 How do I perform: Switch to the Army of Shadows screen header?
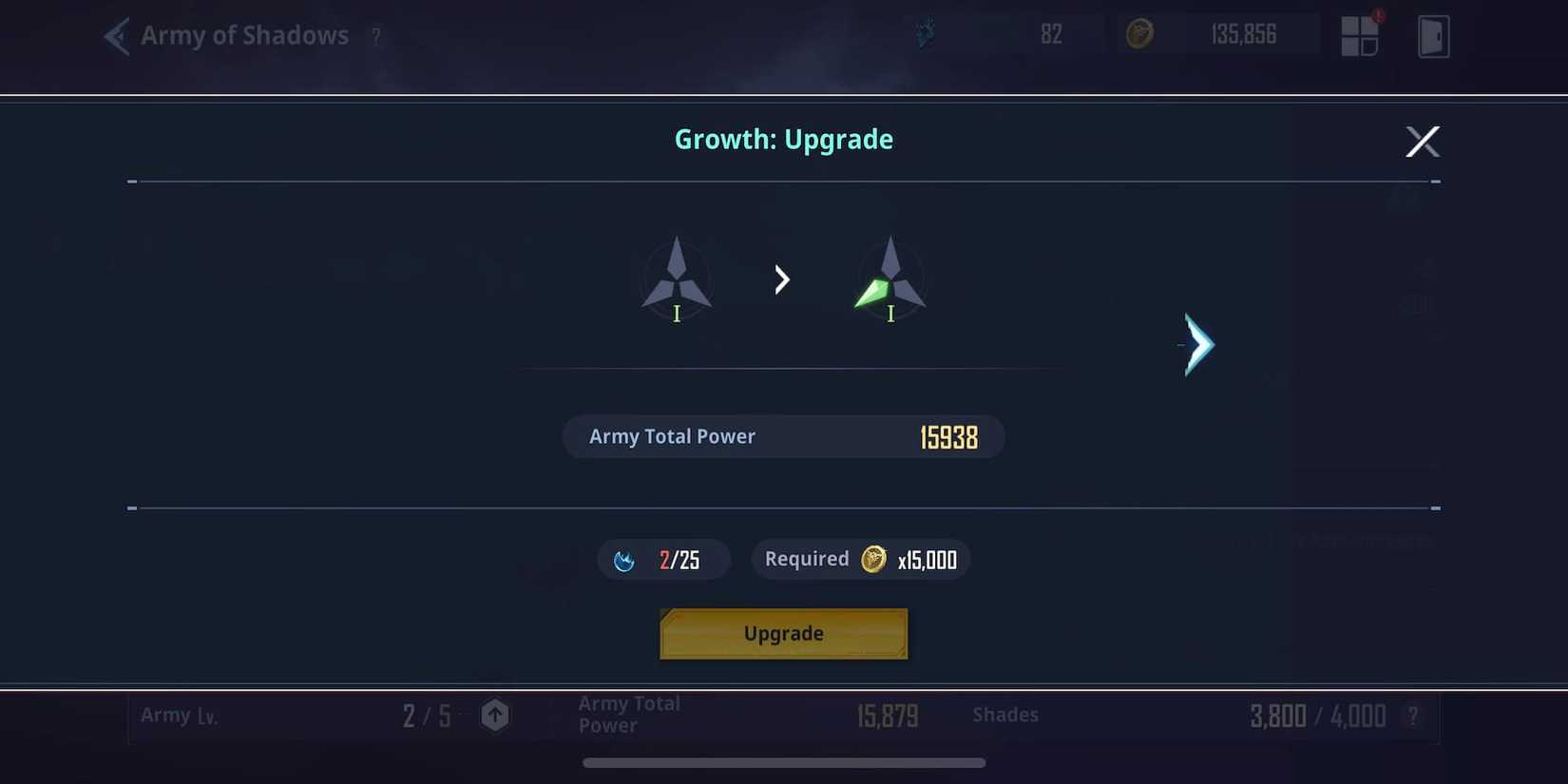[244, 35]
